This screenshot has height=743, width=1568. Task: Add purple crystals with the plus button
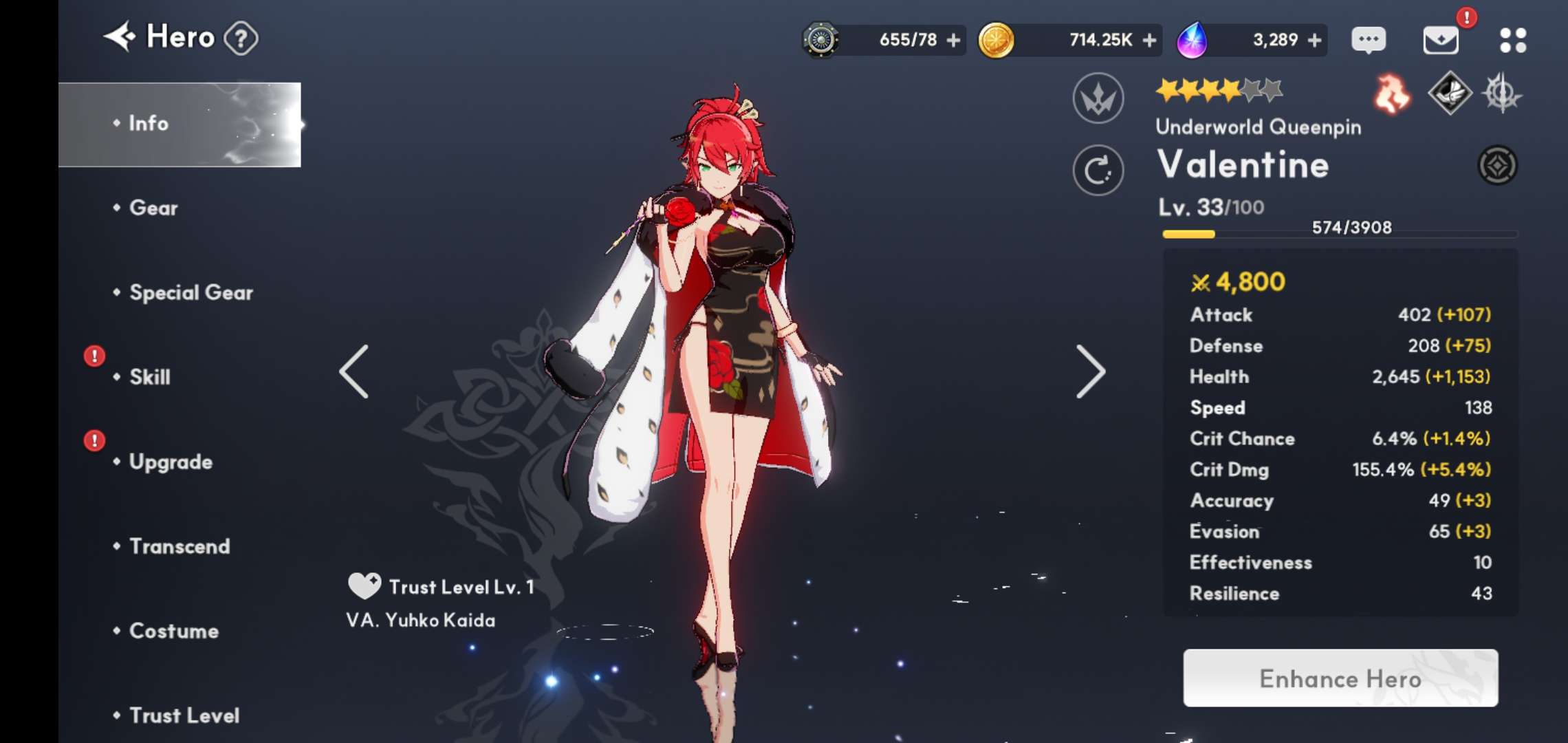pos(1314,41)
